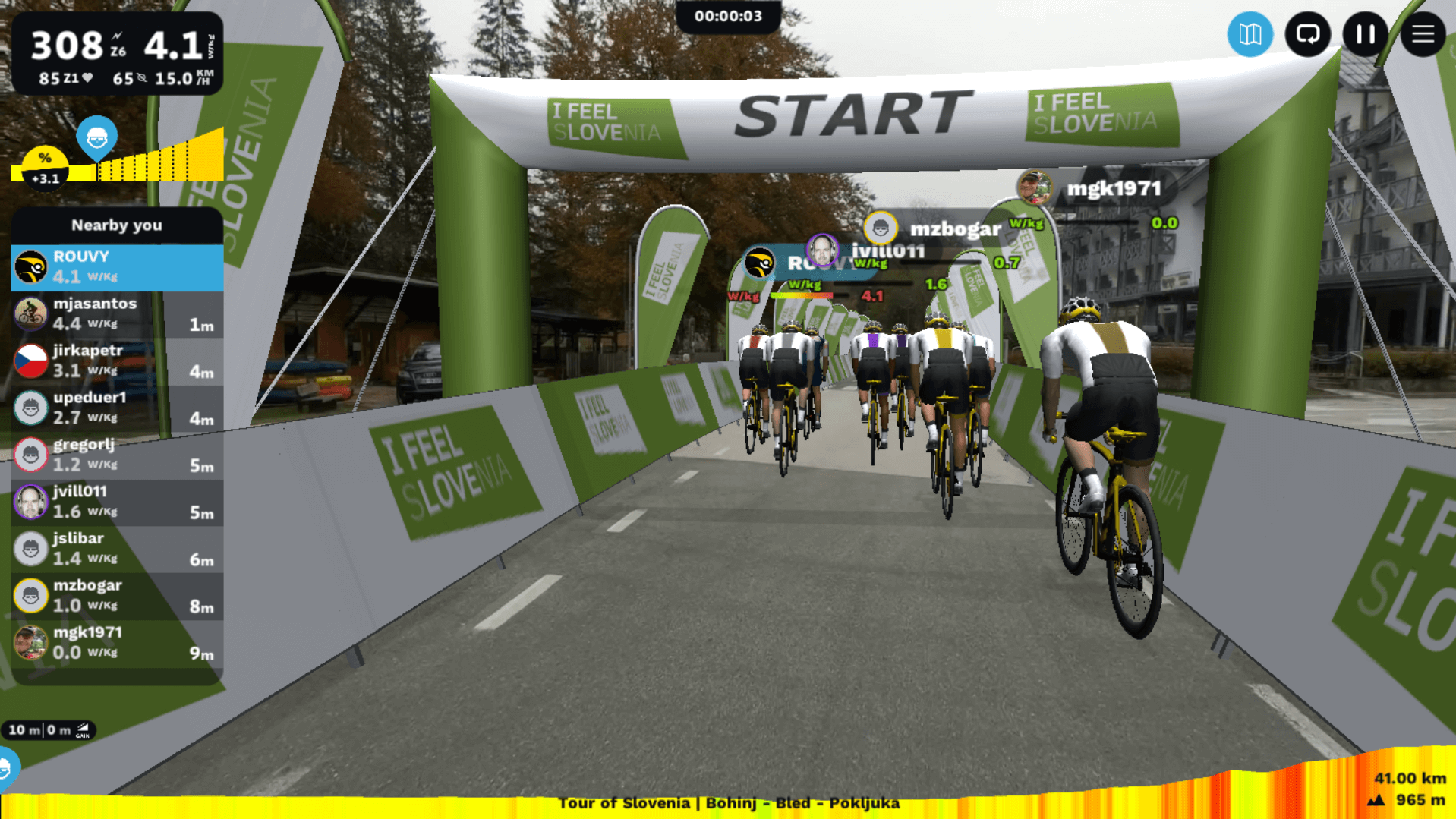Screen dimensions: 1456x819
Task: Select jvill011 in the nearby list
Action: [117, 502]
